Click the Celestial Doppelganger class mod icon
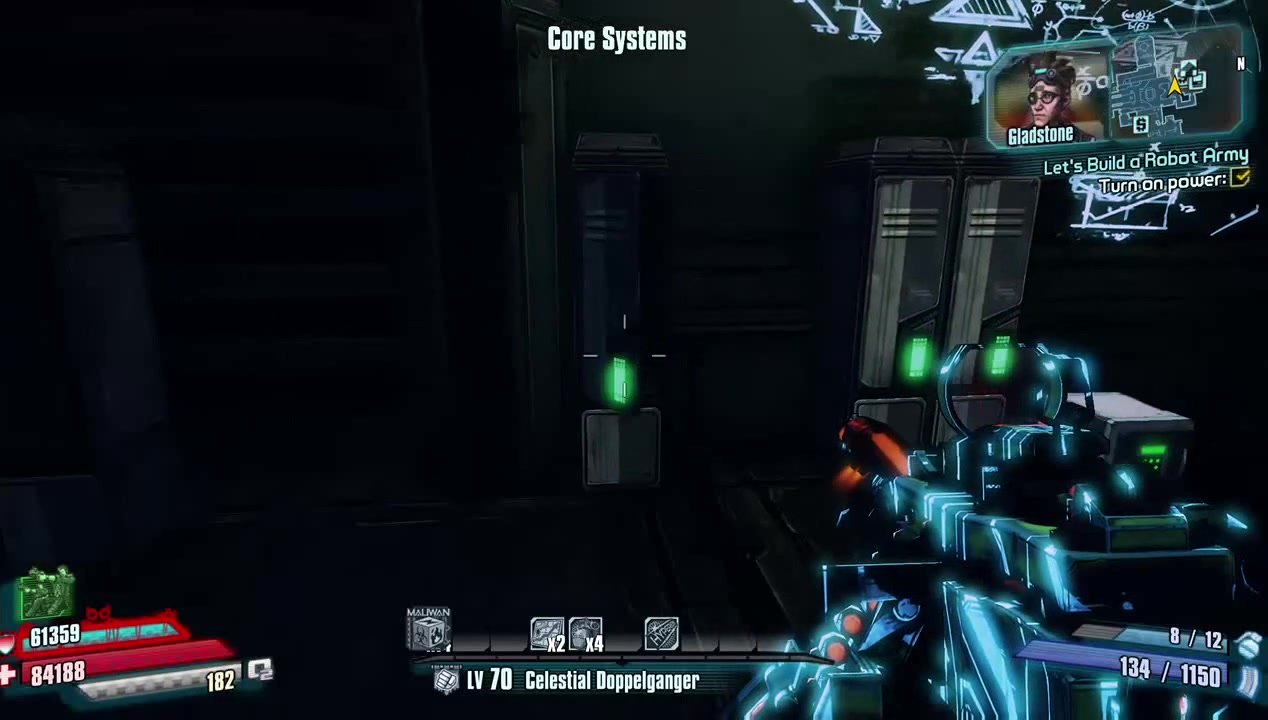The image size is (1268, 720). (446, 681)
